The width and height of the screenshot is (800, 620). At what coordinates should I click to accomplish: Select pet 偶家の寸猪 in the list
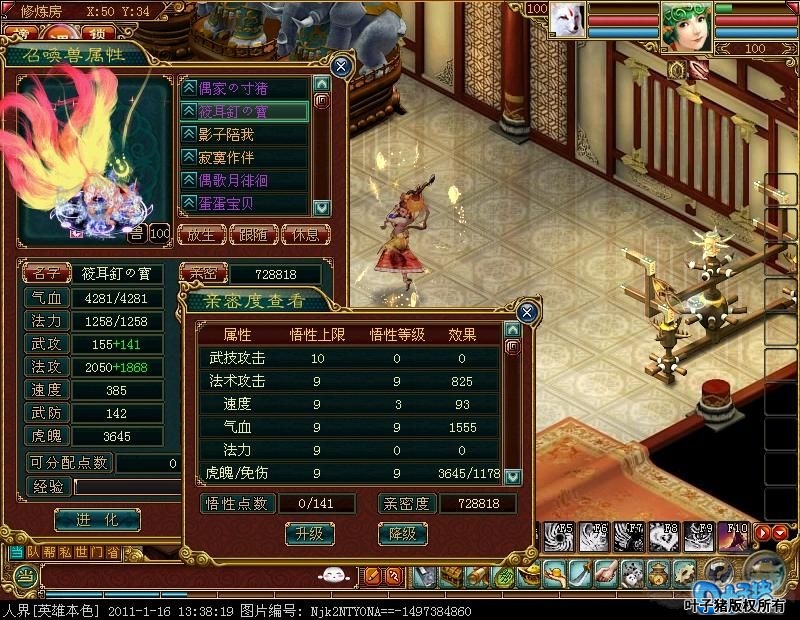(245, 88)
